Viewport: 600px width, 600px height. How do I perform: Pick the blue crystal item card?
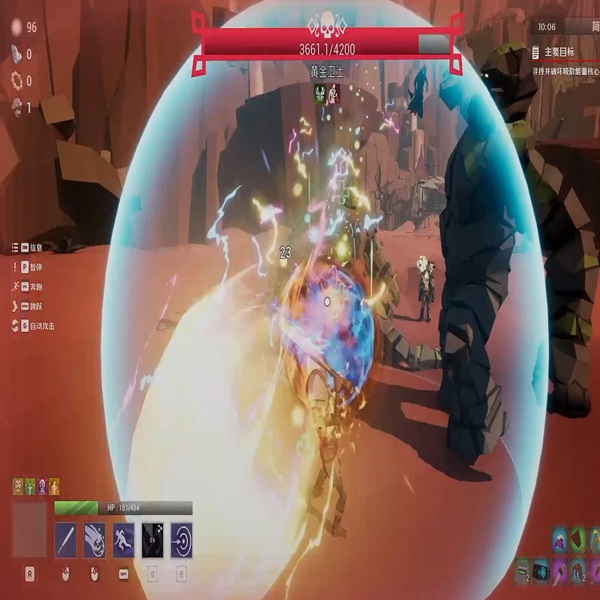[x=541, y=572]
